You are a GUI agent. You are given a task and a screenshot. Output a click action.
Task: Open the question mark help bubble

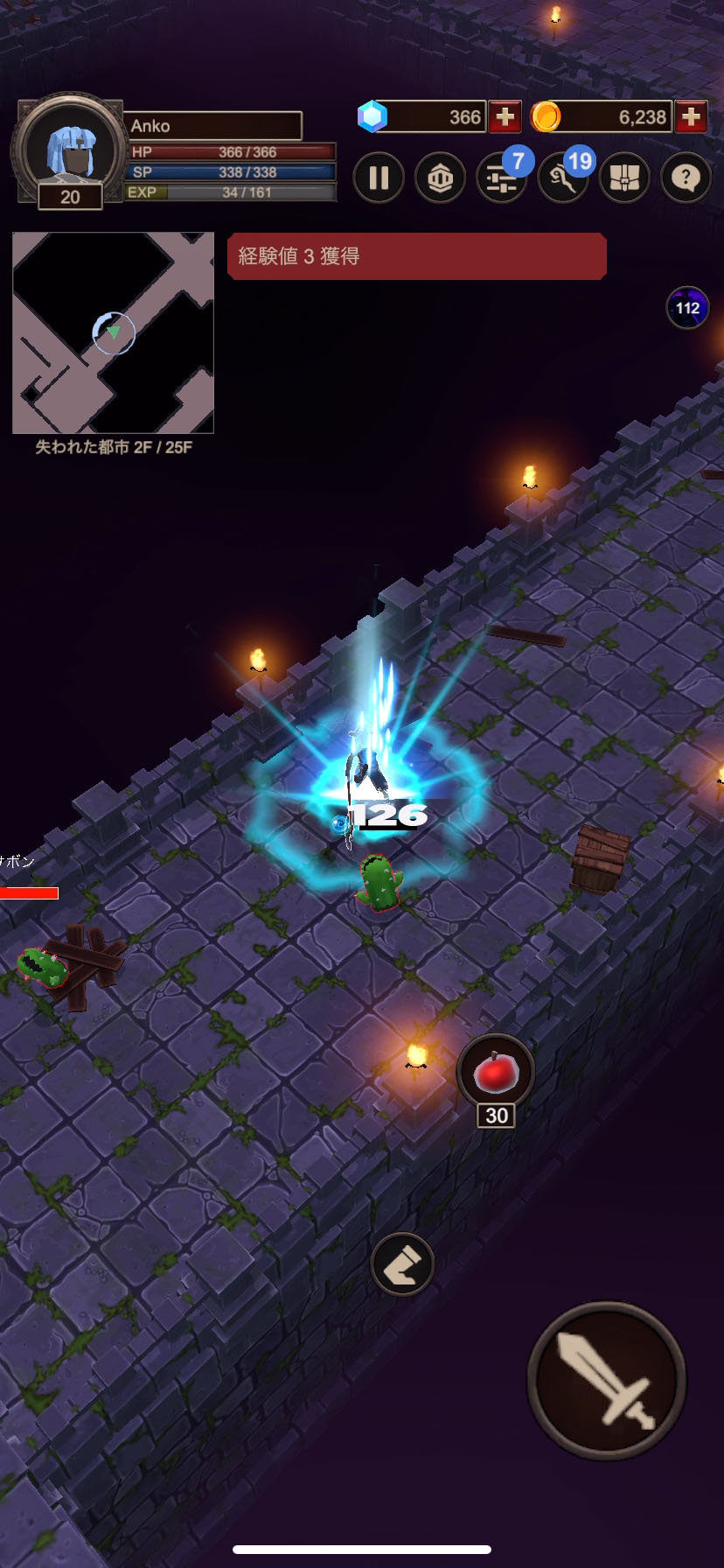pos(686,178)
